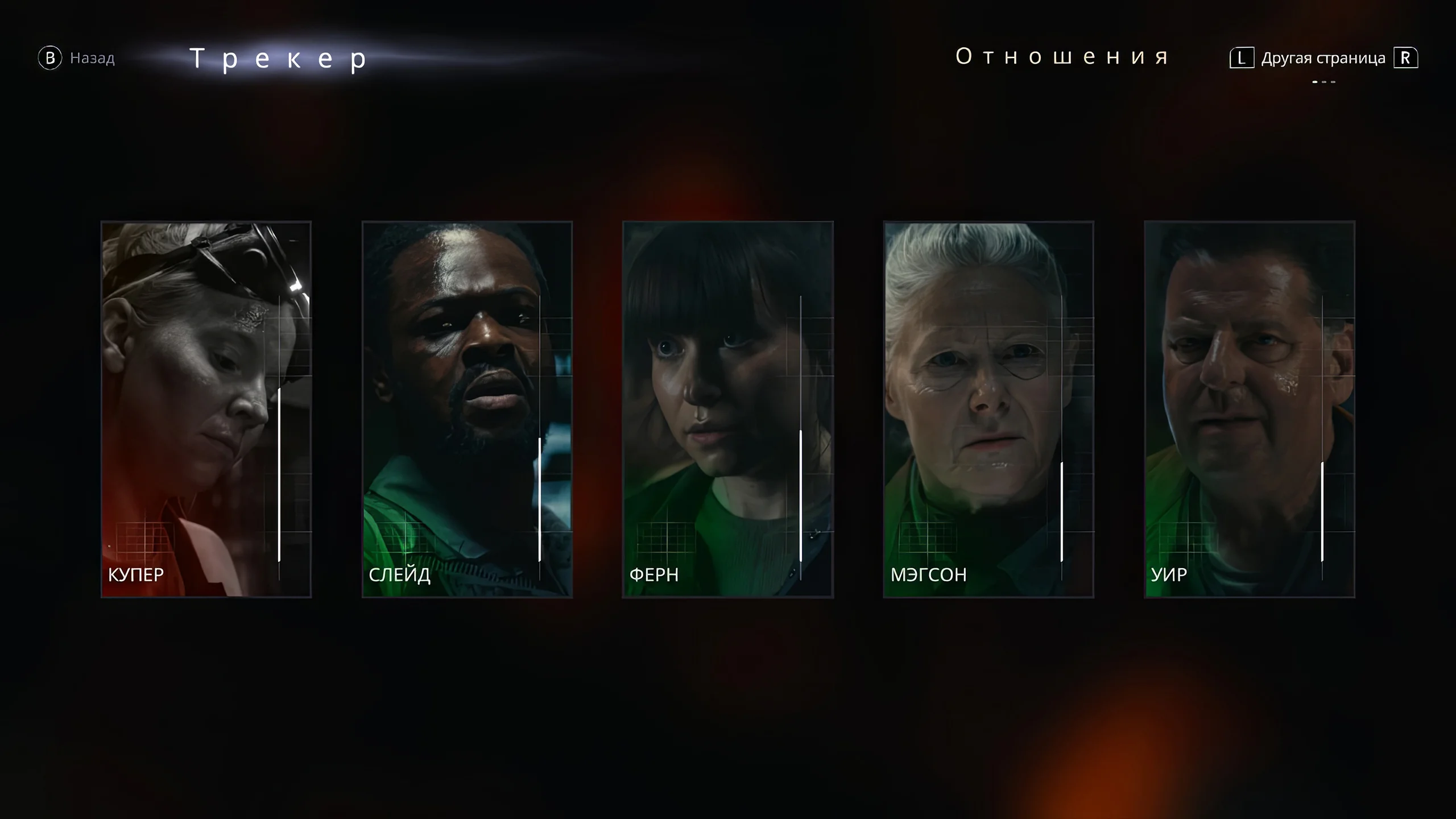Go back with the Назад button

[77, 58]
